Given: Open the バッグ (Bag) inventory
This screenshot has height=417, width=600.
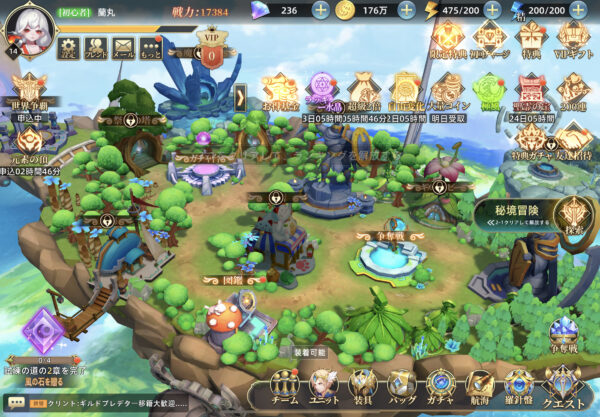Looking at the screenshot, I should point(400,387).
